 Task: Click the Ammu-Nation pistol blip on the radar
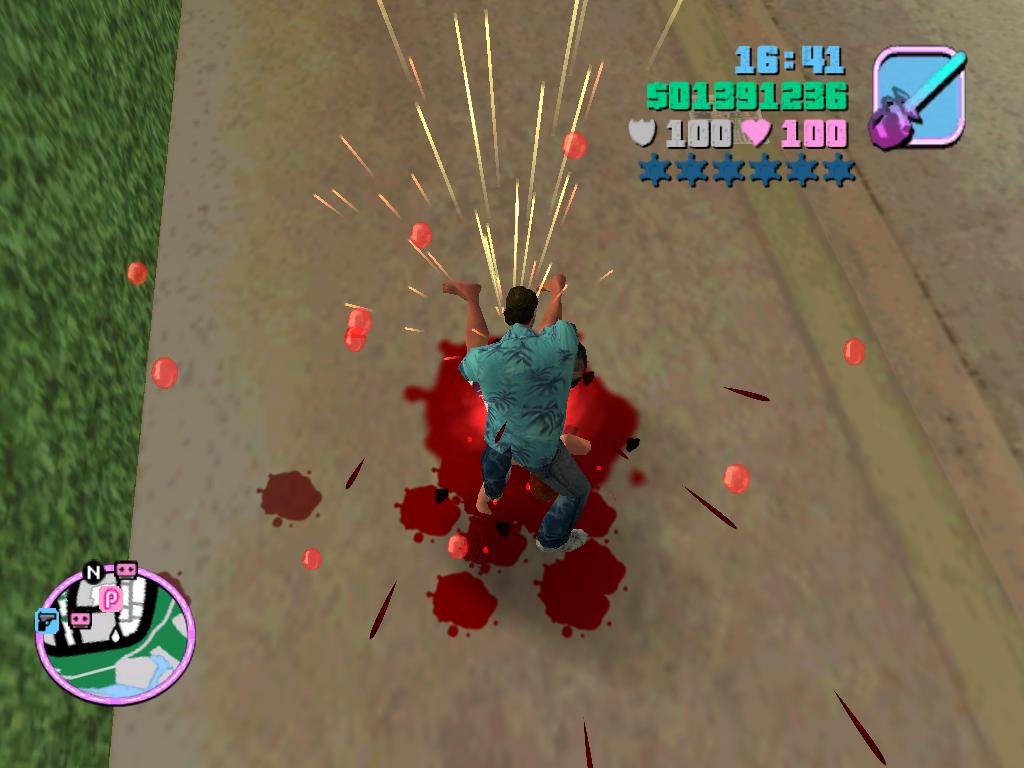(47, 620)
